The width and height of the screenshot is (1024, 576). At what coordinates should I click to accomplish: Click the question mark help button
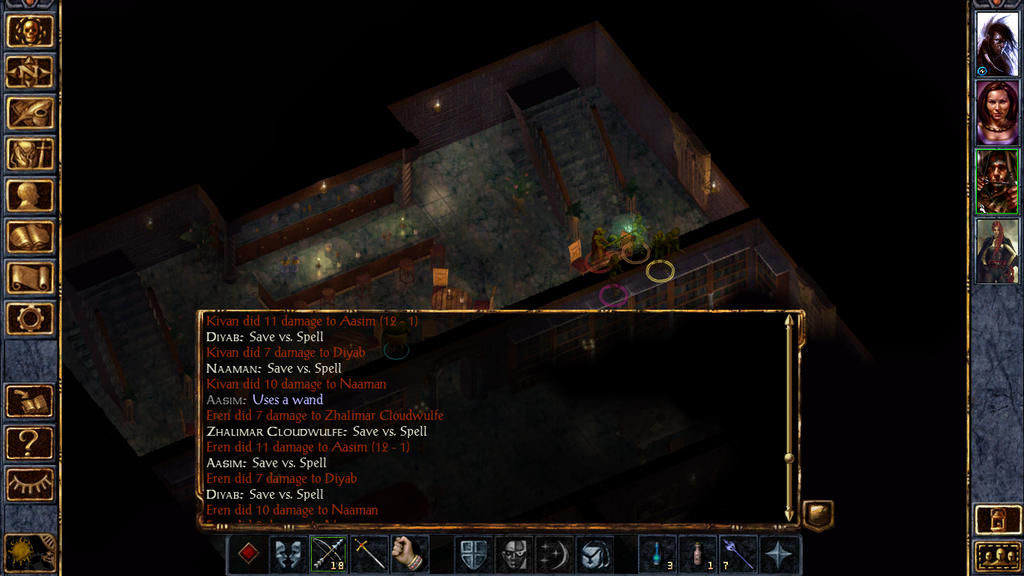[x=30, y=442]
